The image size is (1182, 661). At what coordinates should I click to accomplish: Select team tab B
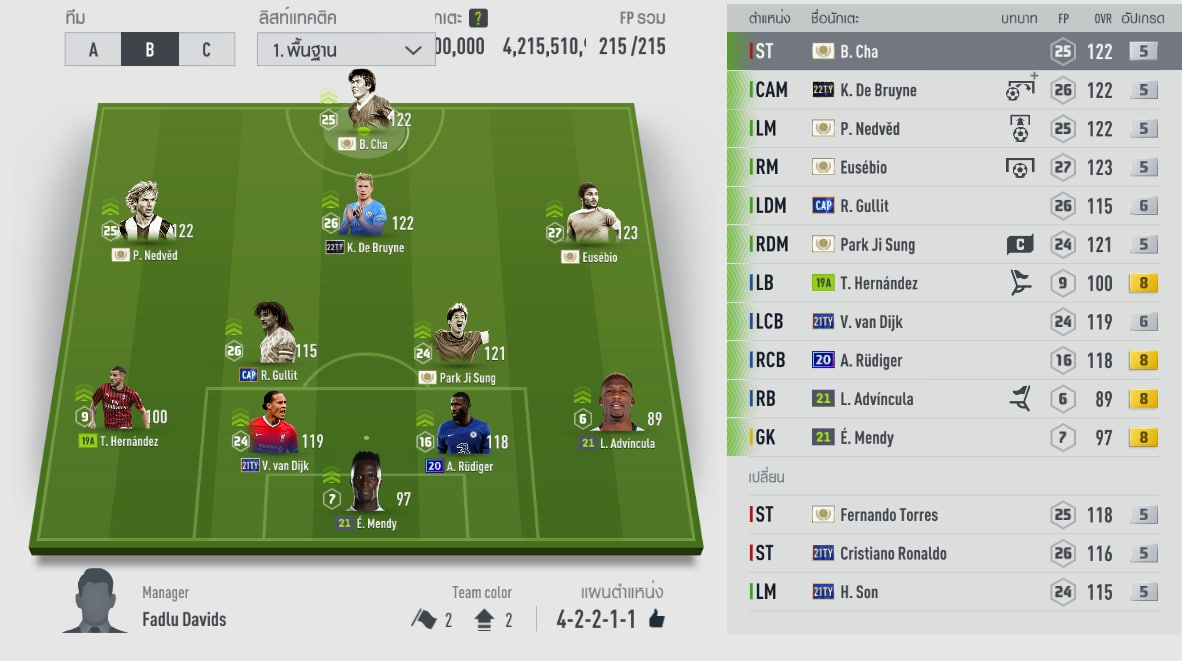[150, 49]
